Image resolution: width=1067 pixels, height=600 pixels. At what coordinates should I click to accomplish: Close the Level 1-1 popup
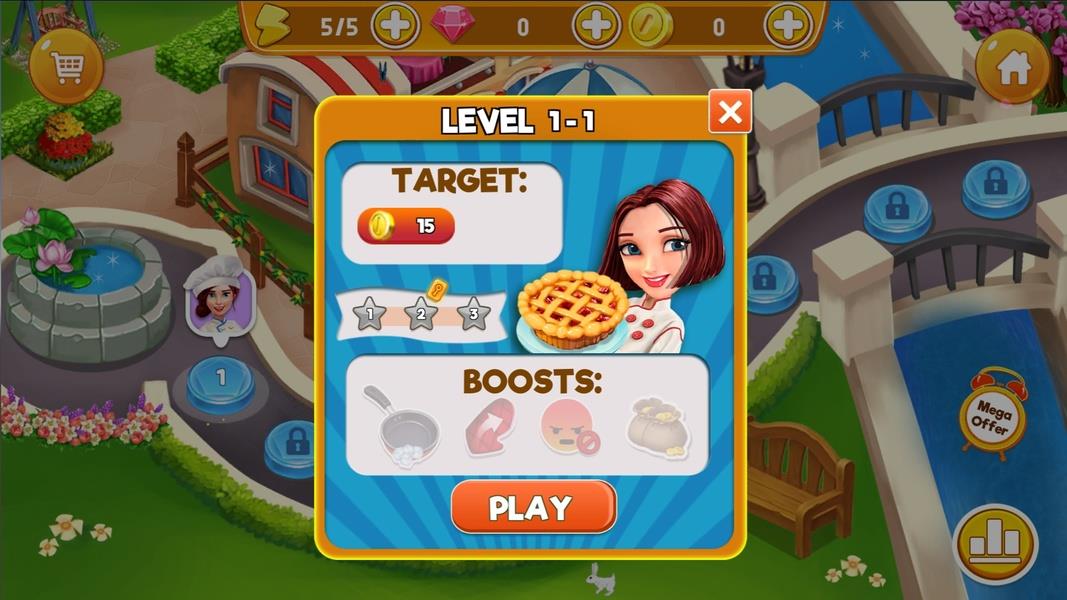coord(730,112)
